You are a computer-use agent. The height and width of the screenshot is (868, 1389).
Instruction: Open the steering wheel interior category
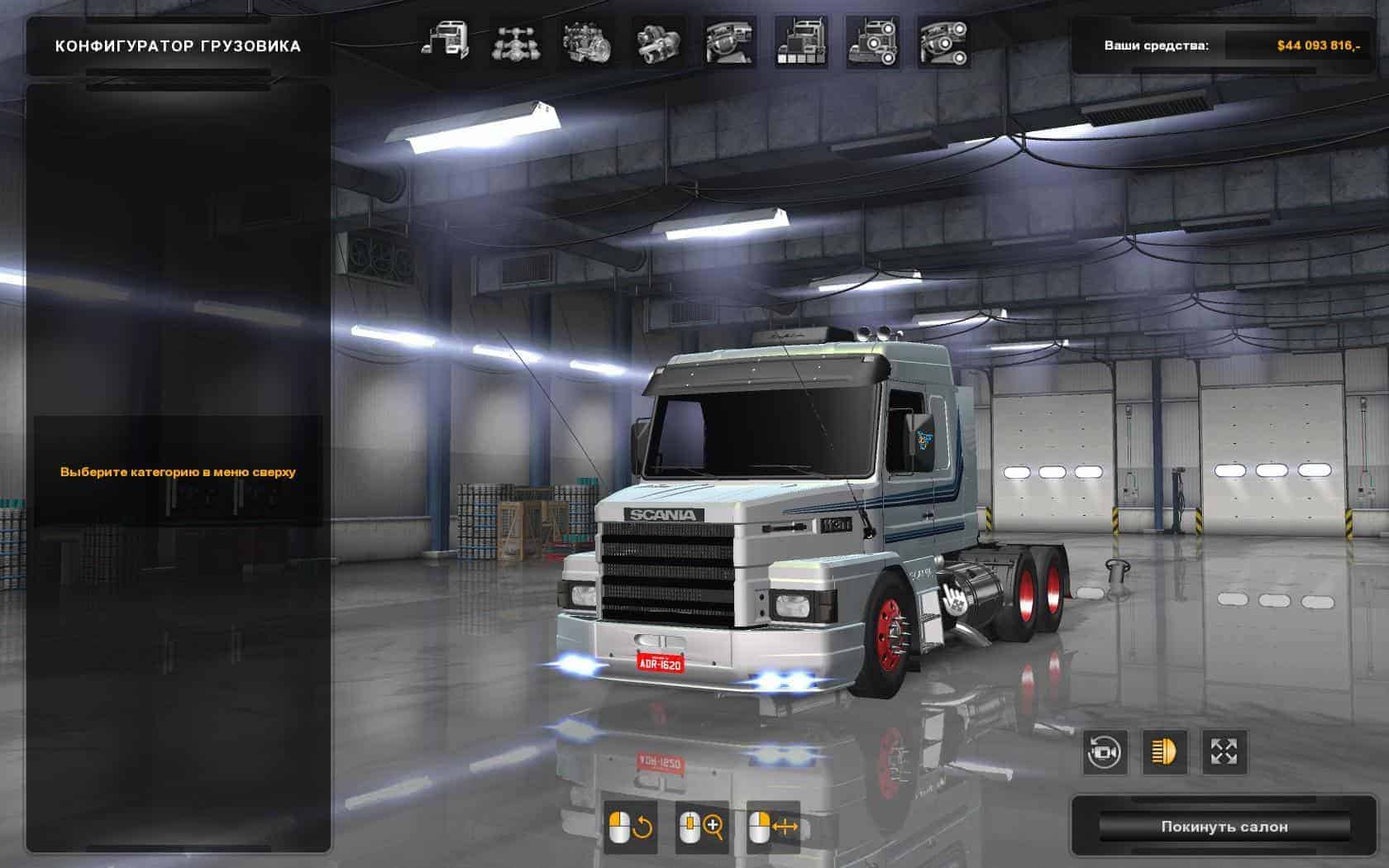point(729,42)
